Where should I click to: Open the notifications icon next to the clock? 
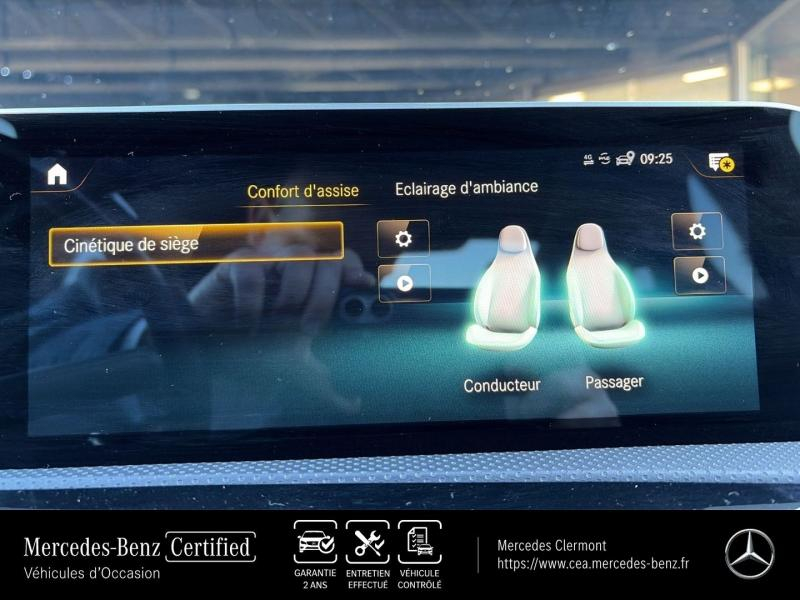point(720,161)
